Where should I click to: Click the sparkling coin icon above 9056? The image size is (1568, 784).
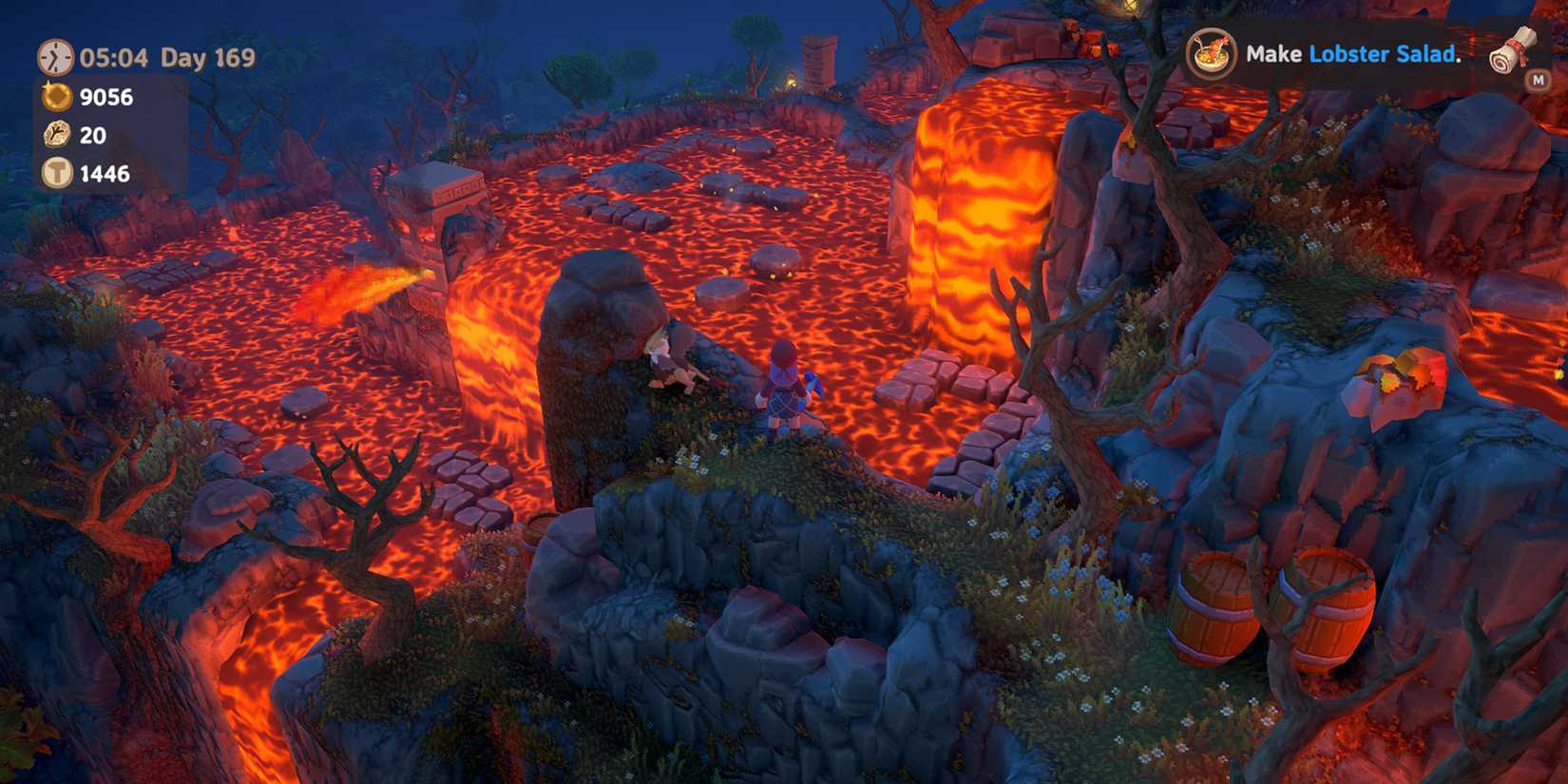pos(55,98)
